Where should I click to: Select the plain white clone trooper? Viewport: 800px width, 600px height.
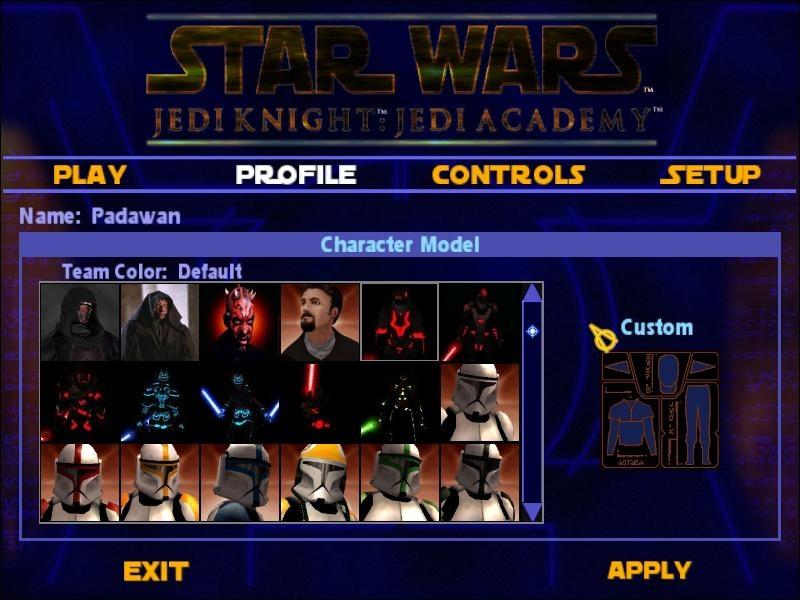click(479, 402)
